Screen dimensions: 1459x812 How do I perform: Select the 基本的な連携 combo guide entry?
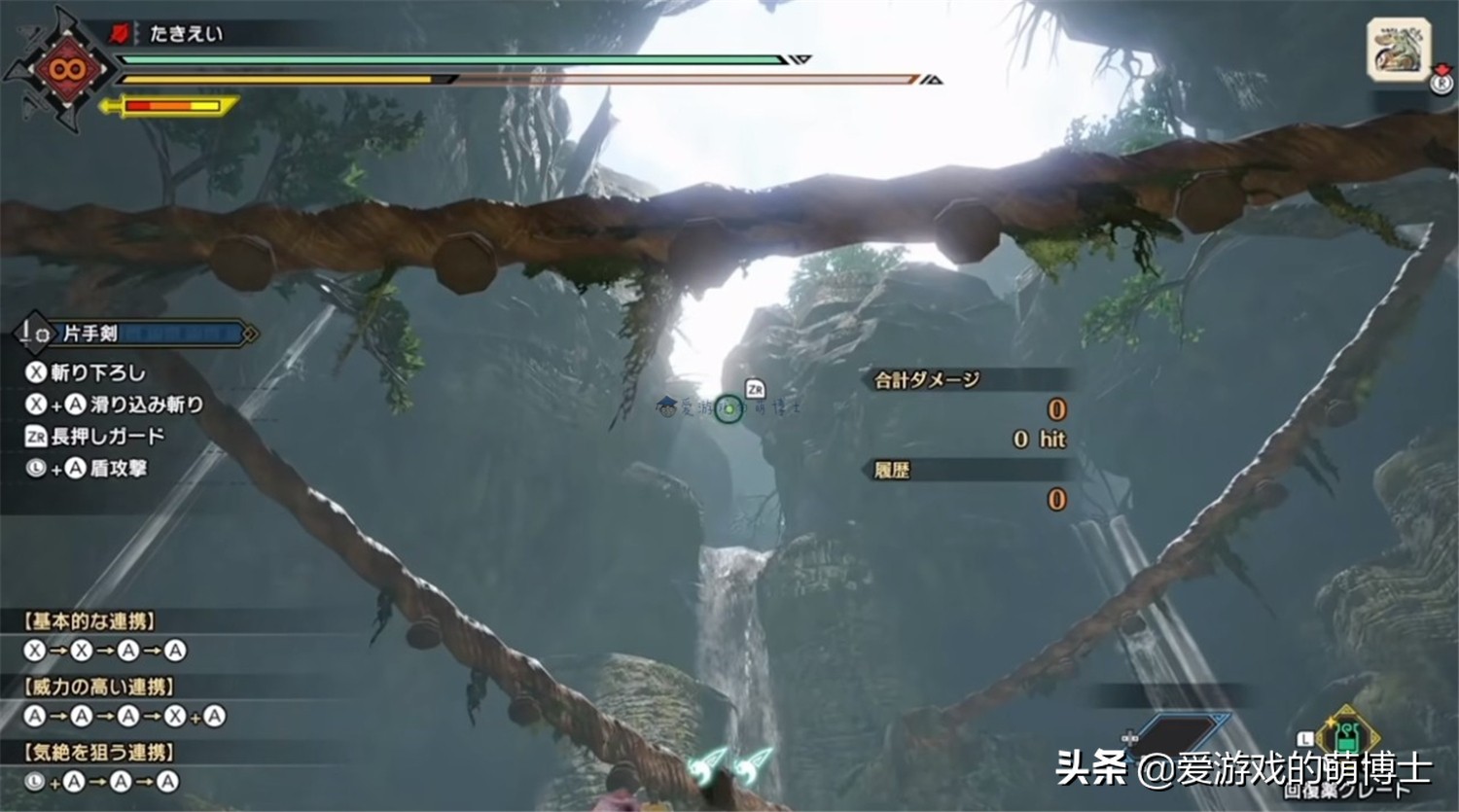[90, 621]
